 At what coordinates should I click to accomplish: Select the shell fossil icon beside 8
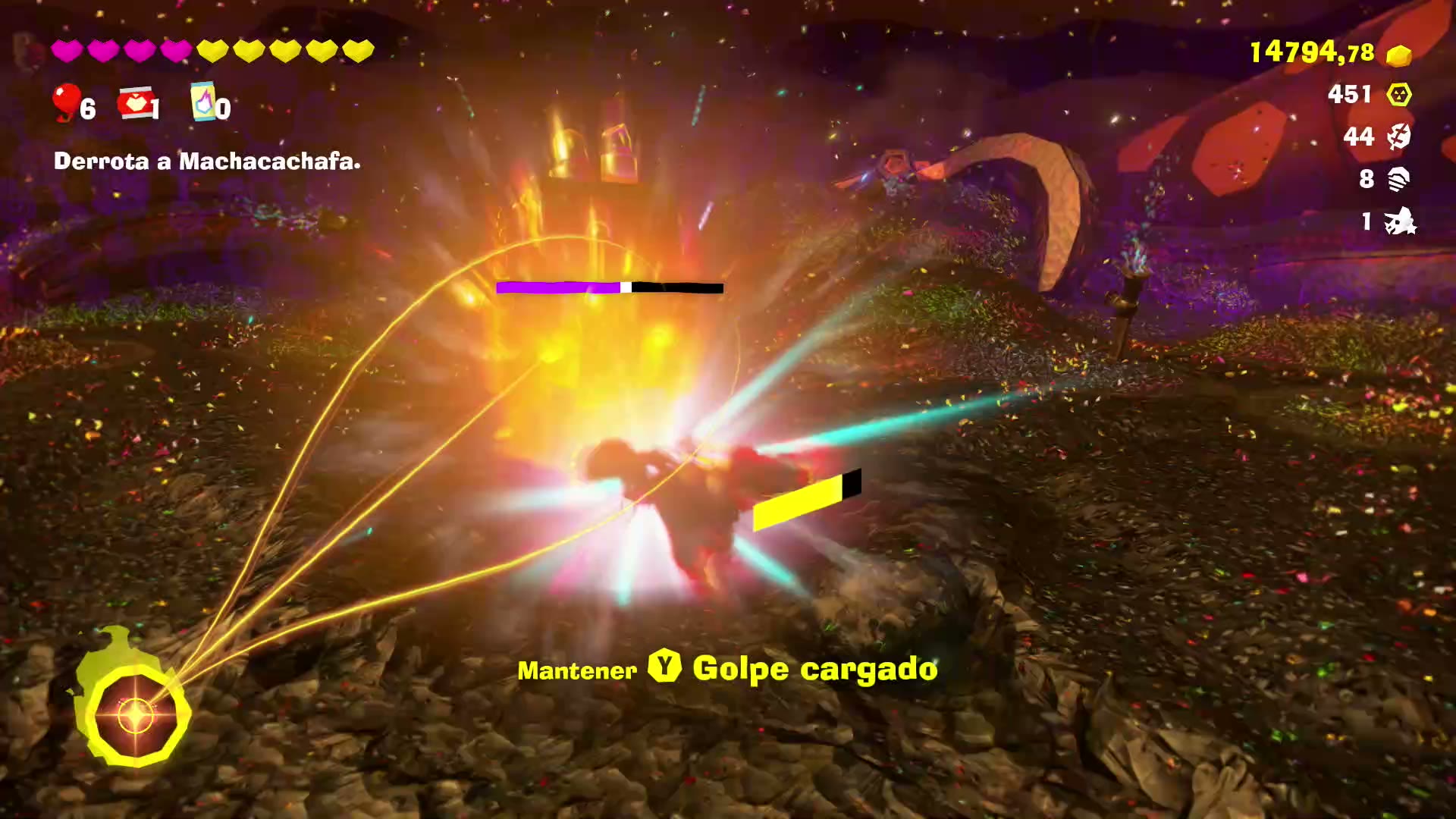1399,179
